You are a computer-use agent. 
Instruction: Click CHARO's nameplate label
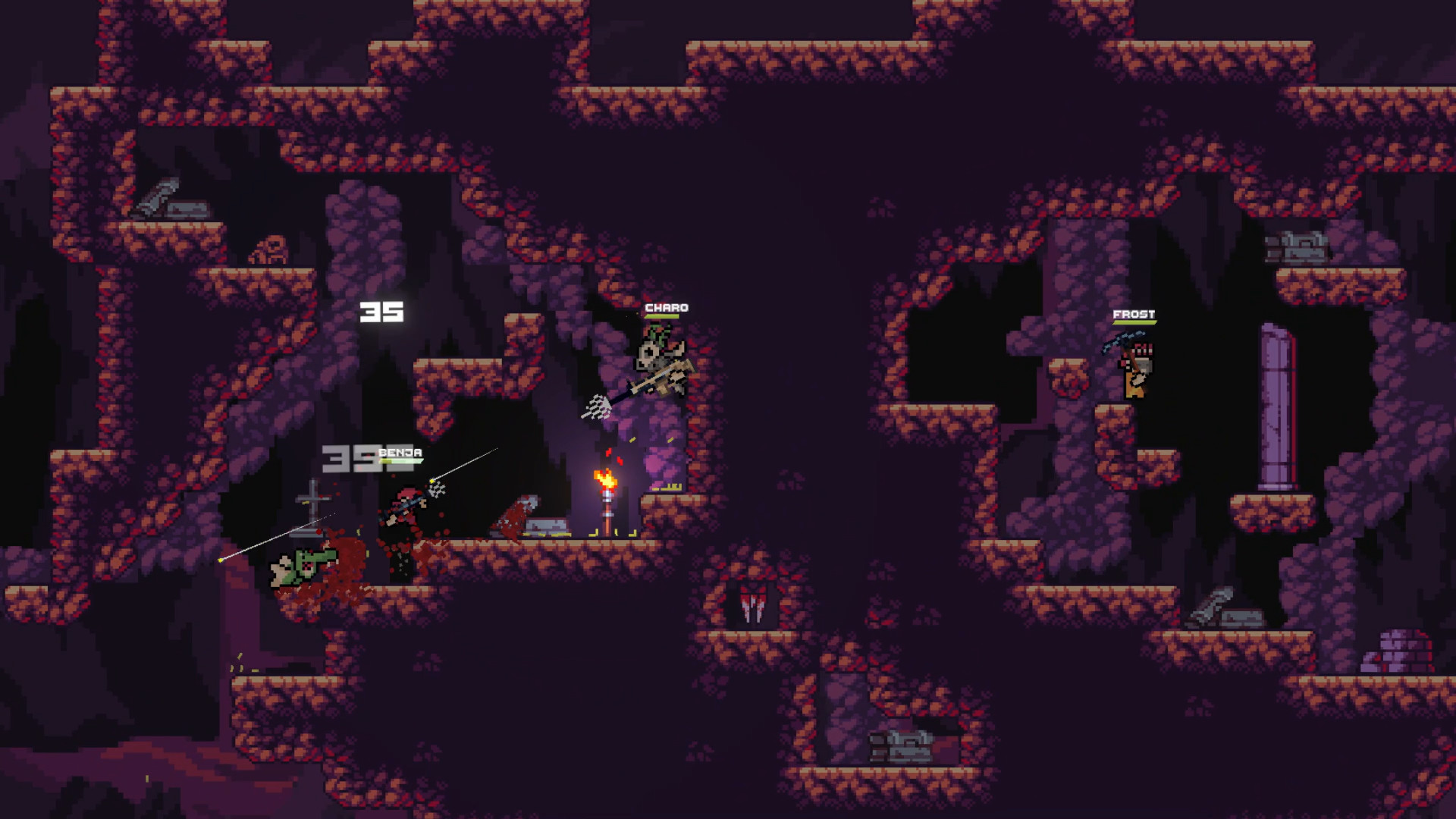click(667, 307)
